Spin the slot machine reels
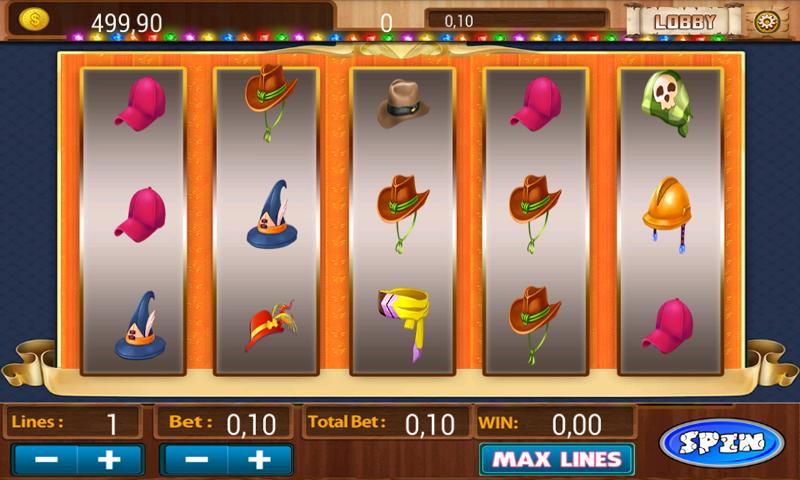Screen dimensions: 800x480 click(721, 441)
